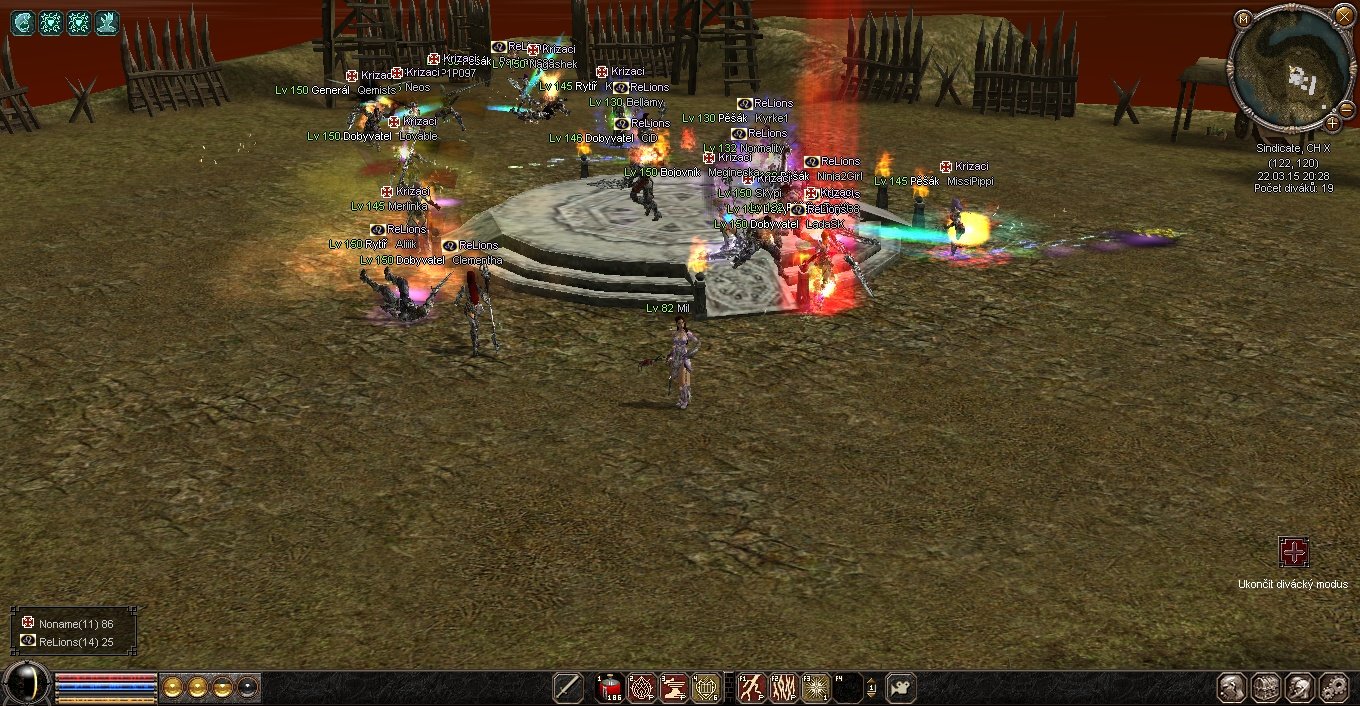1360x706 pixels.
Task: Switch the quickslot page with the arrow stepper
Action: (871, 688)
